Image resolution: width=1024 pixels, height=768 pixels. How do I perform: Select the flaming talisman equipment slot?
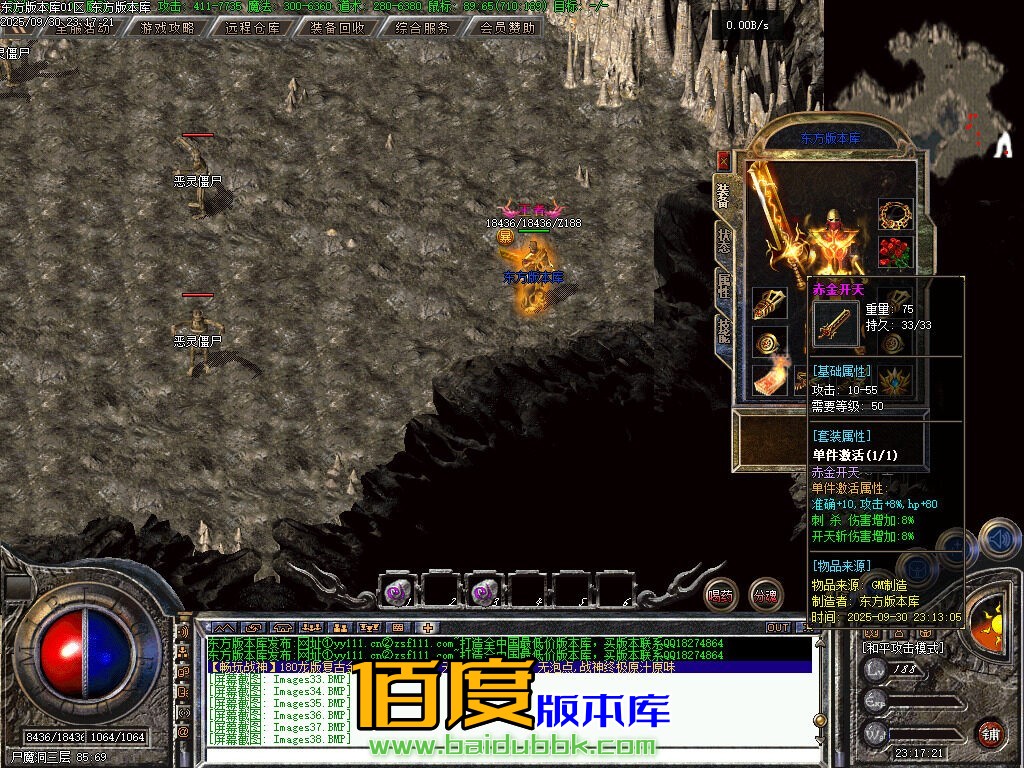(x=768, y=380)
